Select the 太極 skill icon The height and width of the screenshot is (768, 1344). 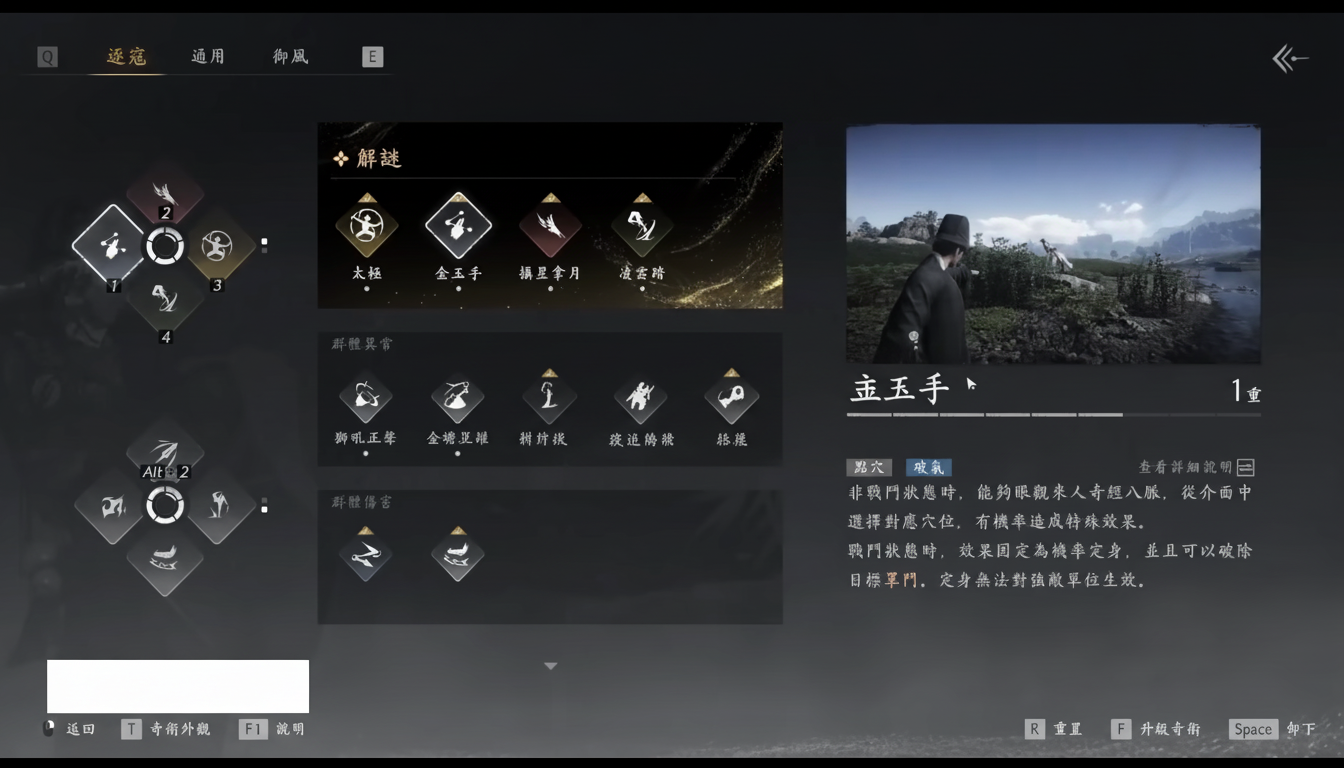tap(366, 228)
